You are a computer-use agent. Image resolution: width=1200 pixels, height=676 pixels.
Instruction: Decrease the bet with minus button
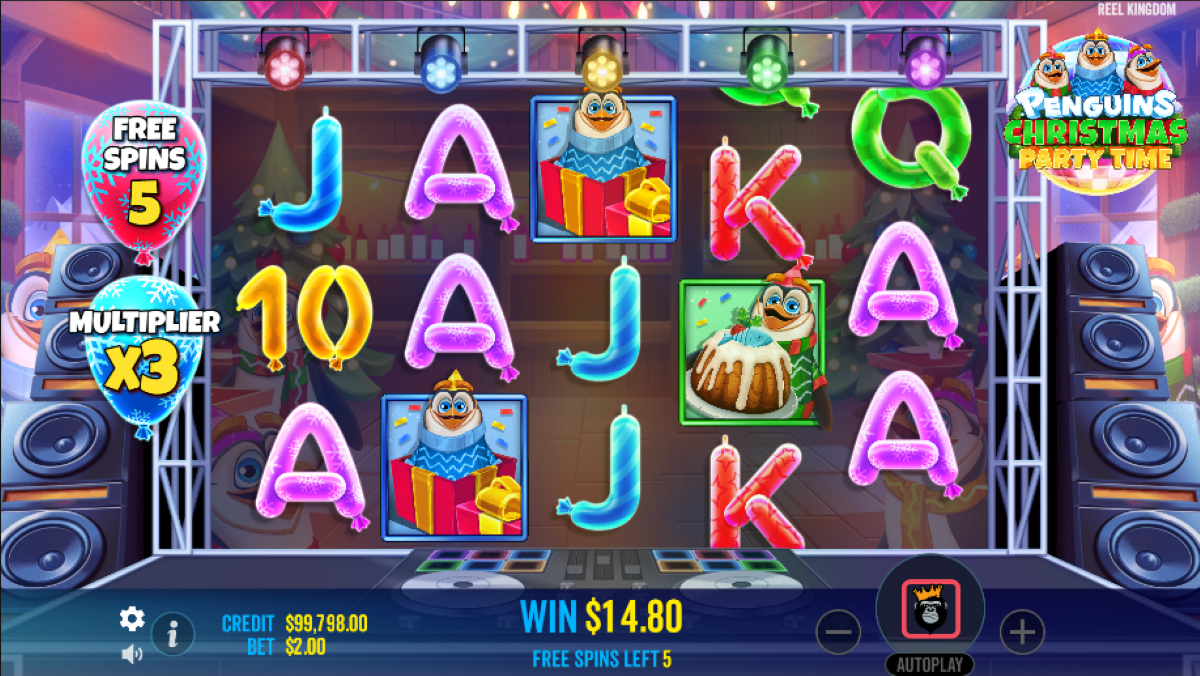(x=838, y=632)
